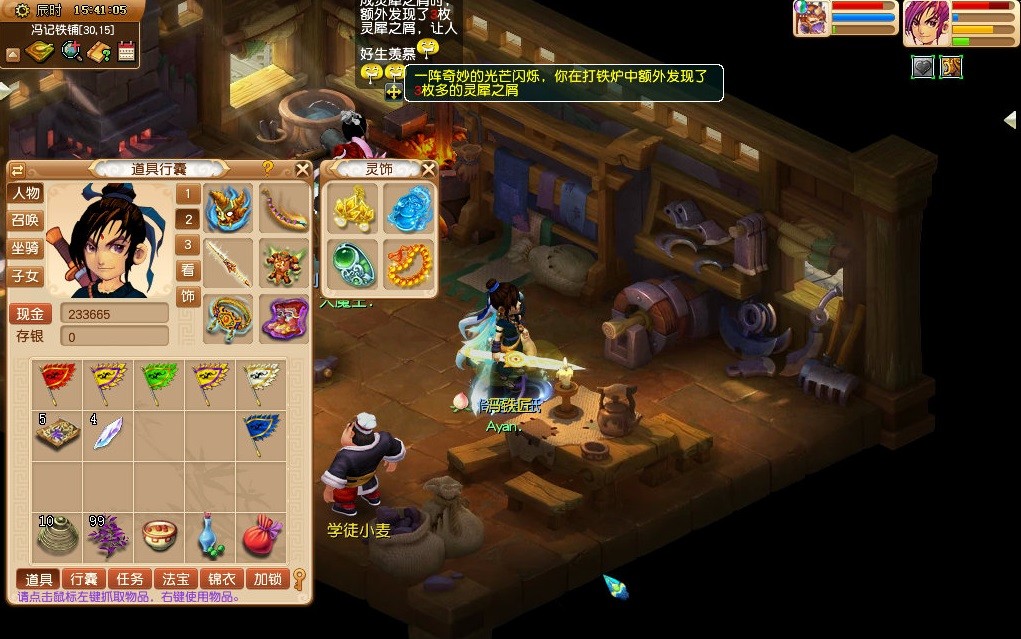Screen dimensions: 1021x639
Task: Click the purple-haired player portrait
Action: pos(926,23)
